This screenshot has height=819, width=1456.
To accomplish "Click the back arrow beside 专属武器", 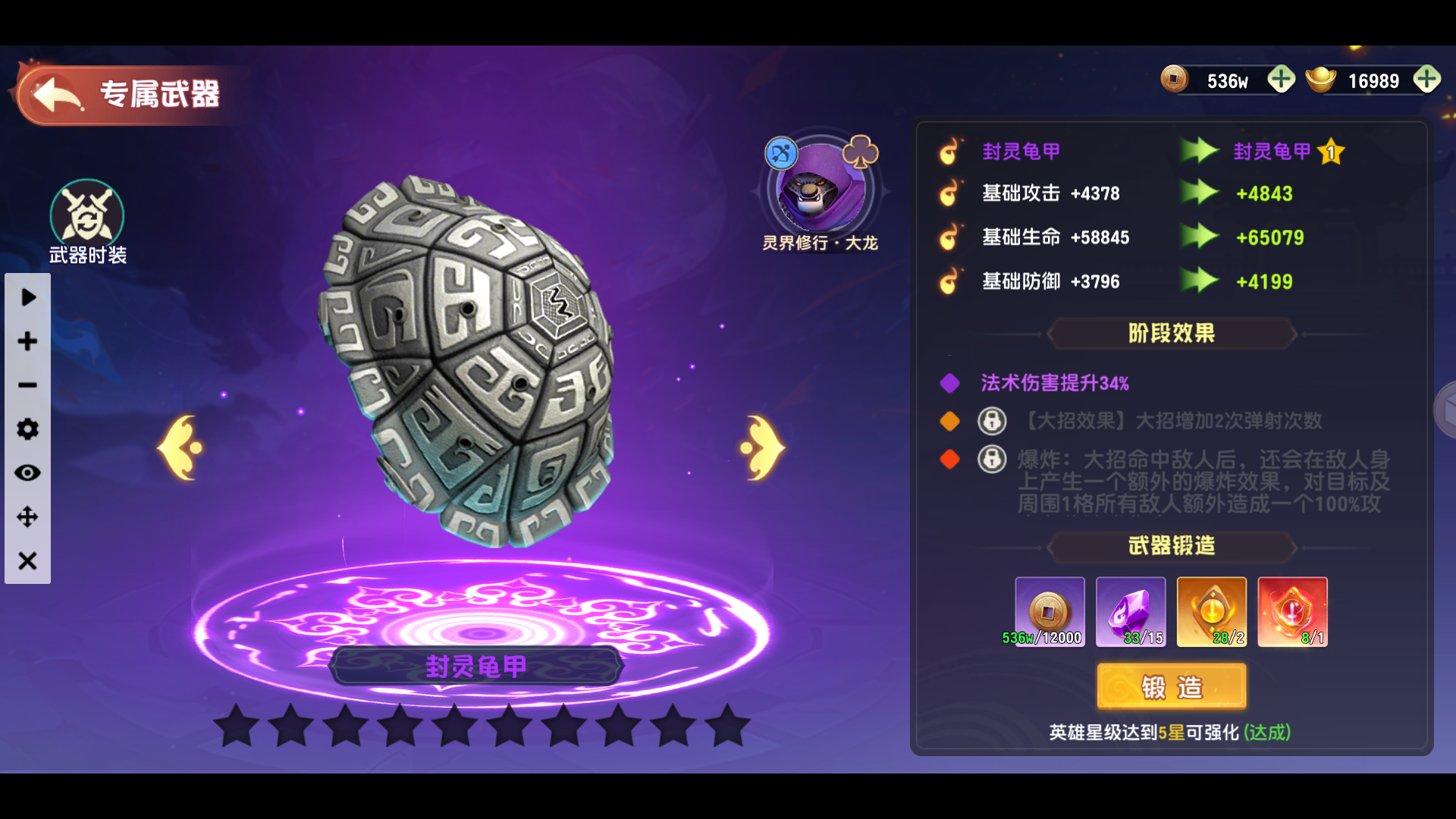I will pos(53,94).
